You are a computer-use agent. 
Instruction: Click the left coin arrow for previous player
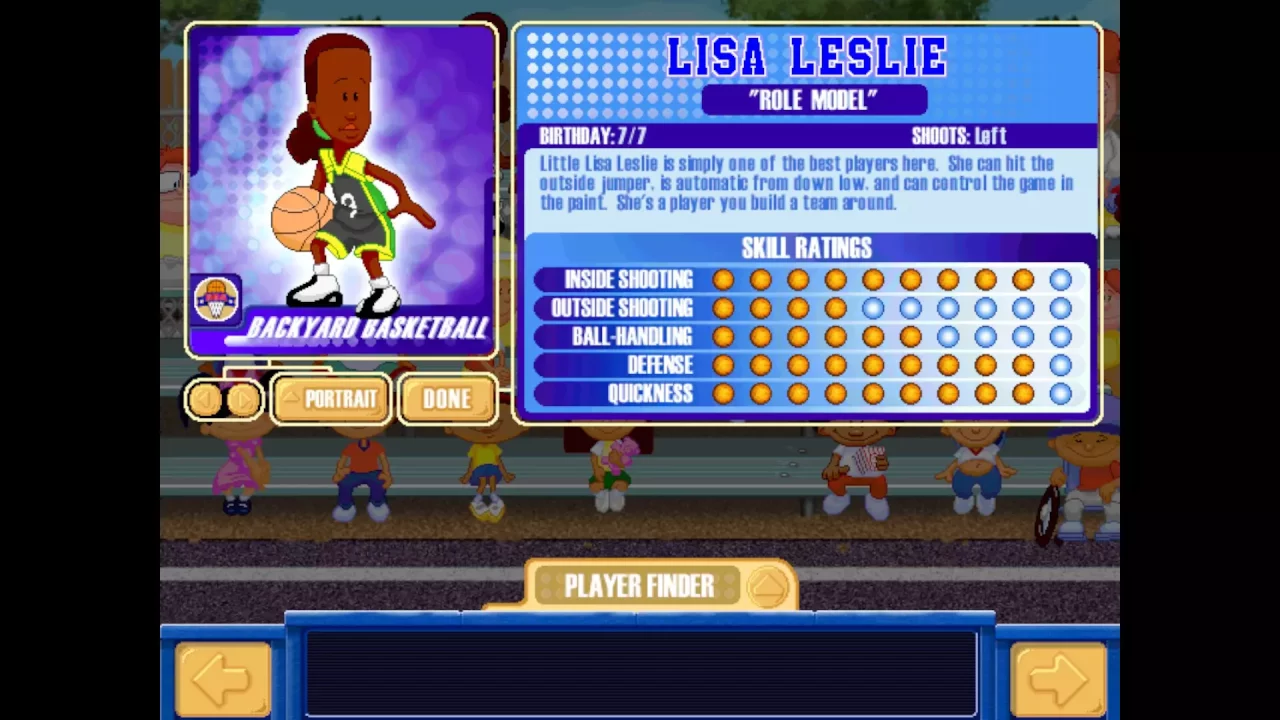pos(207,399)
